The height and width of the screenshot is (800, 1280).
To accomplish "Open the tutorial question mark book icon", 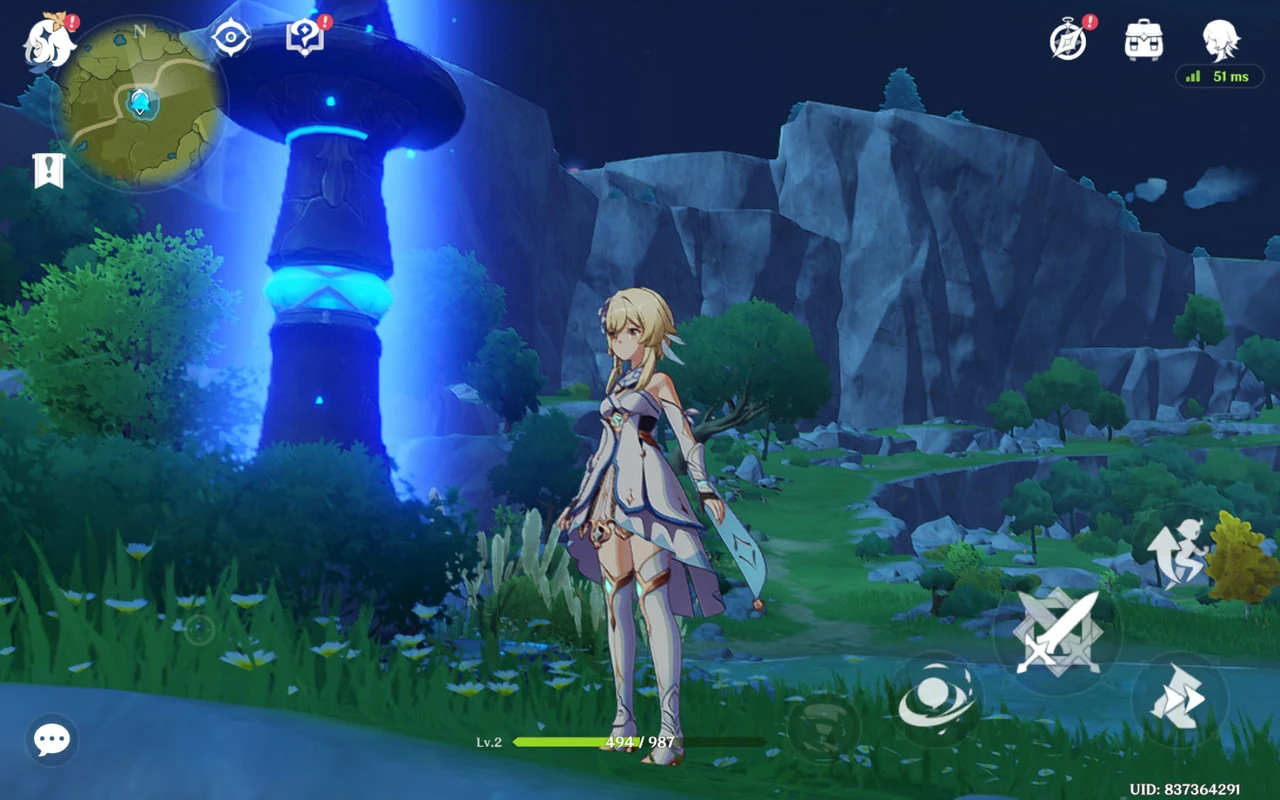I will pyautogui.click(x=304, y=38).
